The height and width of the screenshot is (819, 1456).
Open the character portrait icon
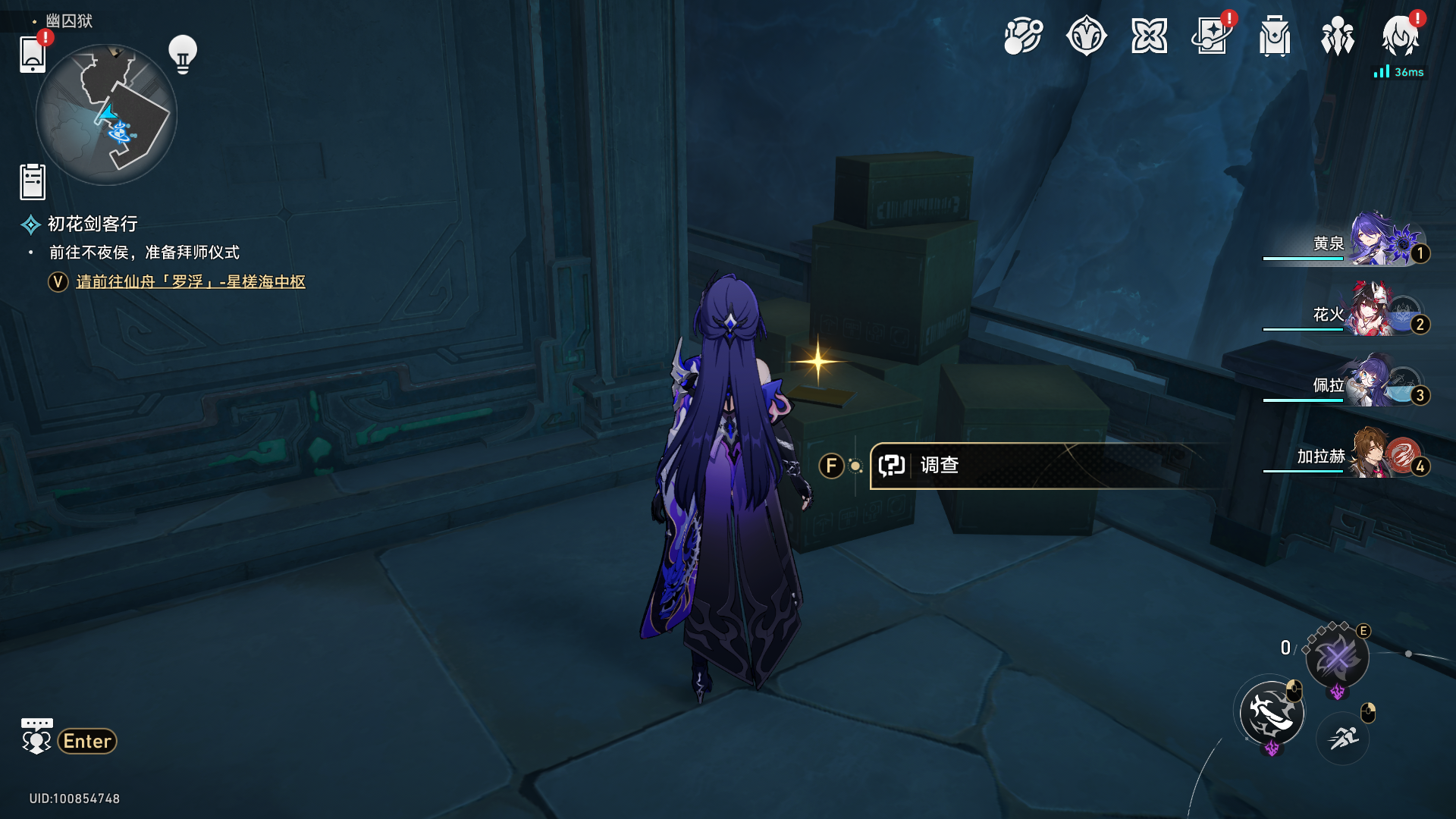pos(1400,36)
